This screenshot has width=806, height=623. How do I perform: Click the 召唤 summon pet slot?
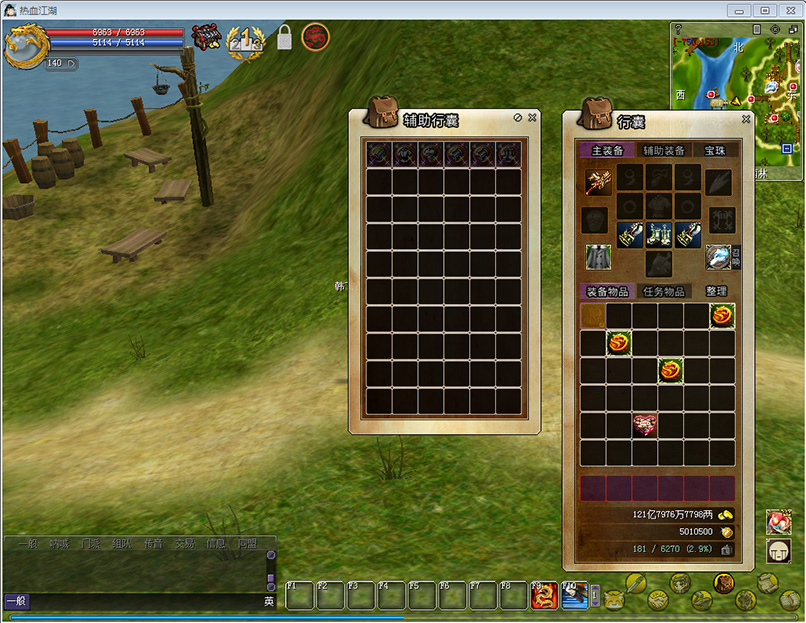click(718, 257)
